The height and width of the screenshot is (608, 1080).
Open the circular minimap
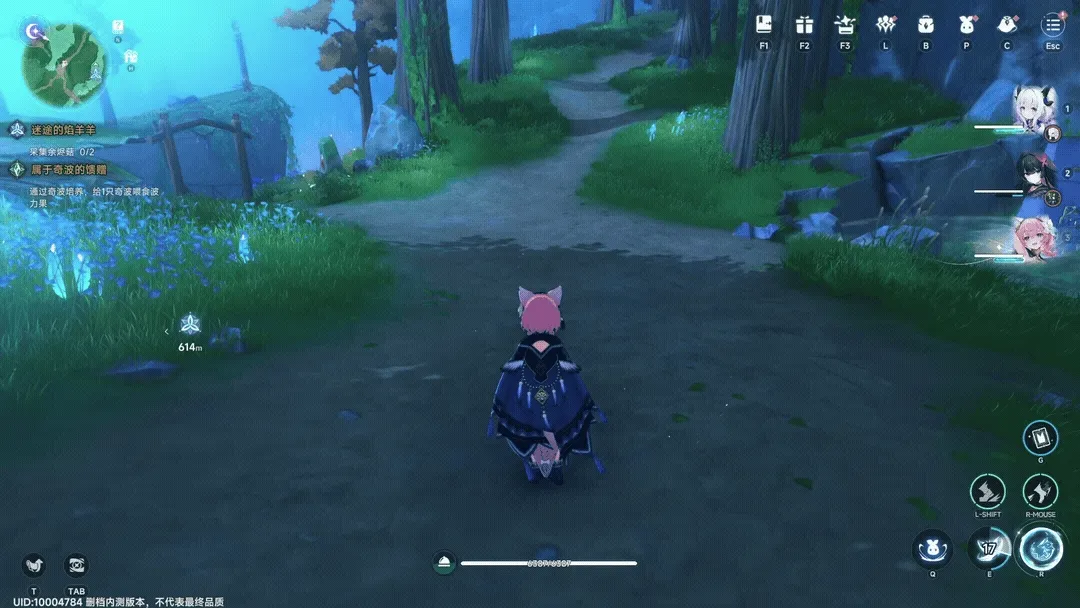pyautogui.click(x=65, y=65)
